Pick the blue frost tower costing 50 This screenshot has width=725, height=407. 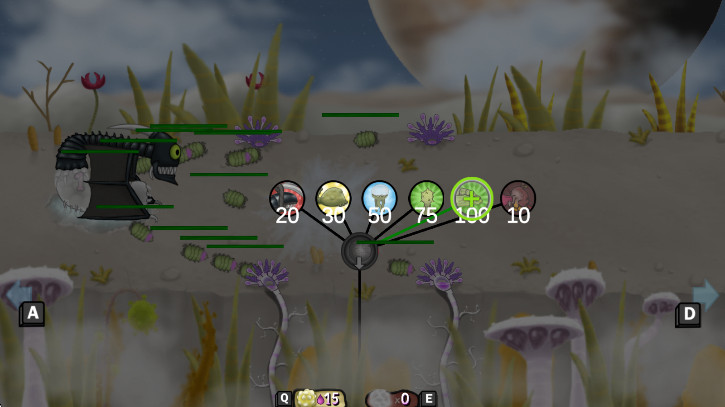(x=379, y=196)
